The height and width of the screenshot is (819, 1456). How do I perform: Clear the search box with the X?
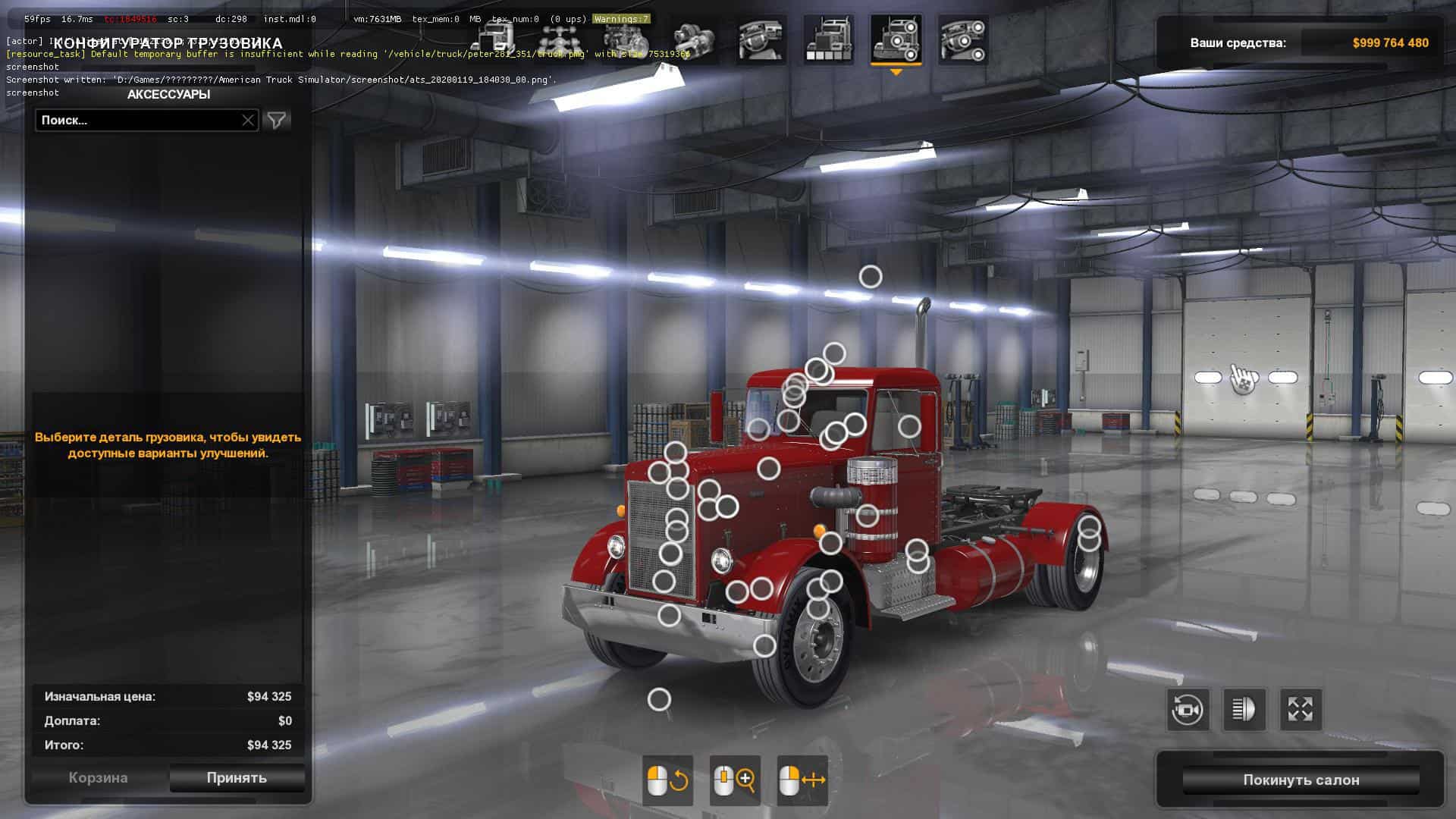pos(248,120)
